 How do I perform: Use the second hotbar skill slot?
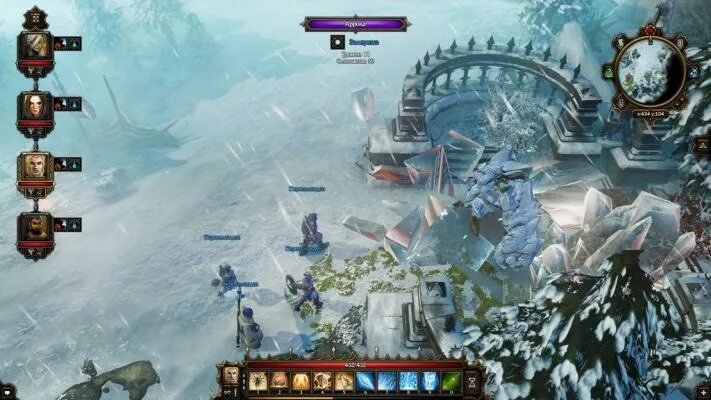click(x=280, y=381)
